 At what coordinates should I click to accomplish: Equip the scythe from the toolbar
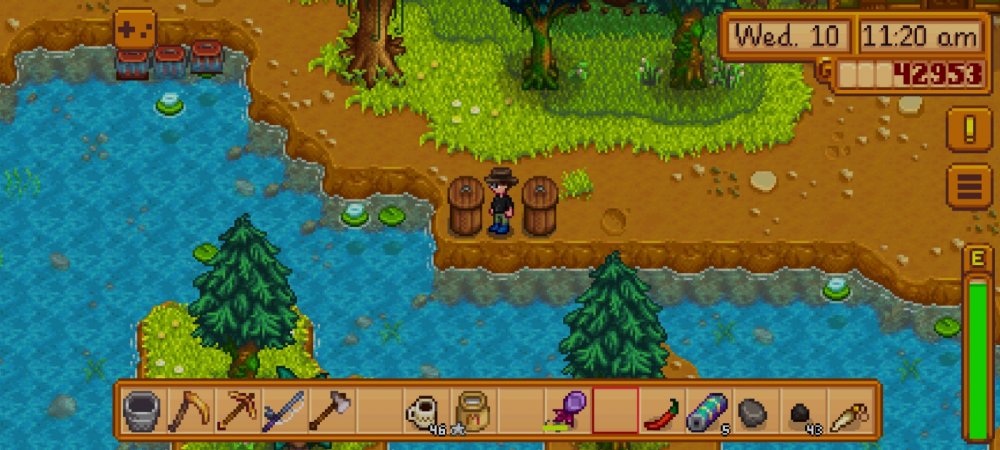click(190, 411)
